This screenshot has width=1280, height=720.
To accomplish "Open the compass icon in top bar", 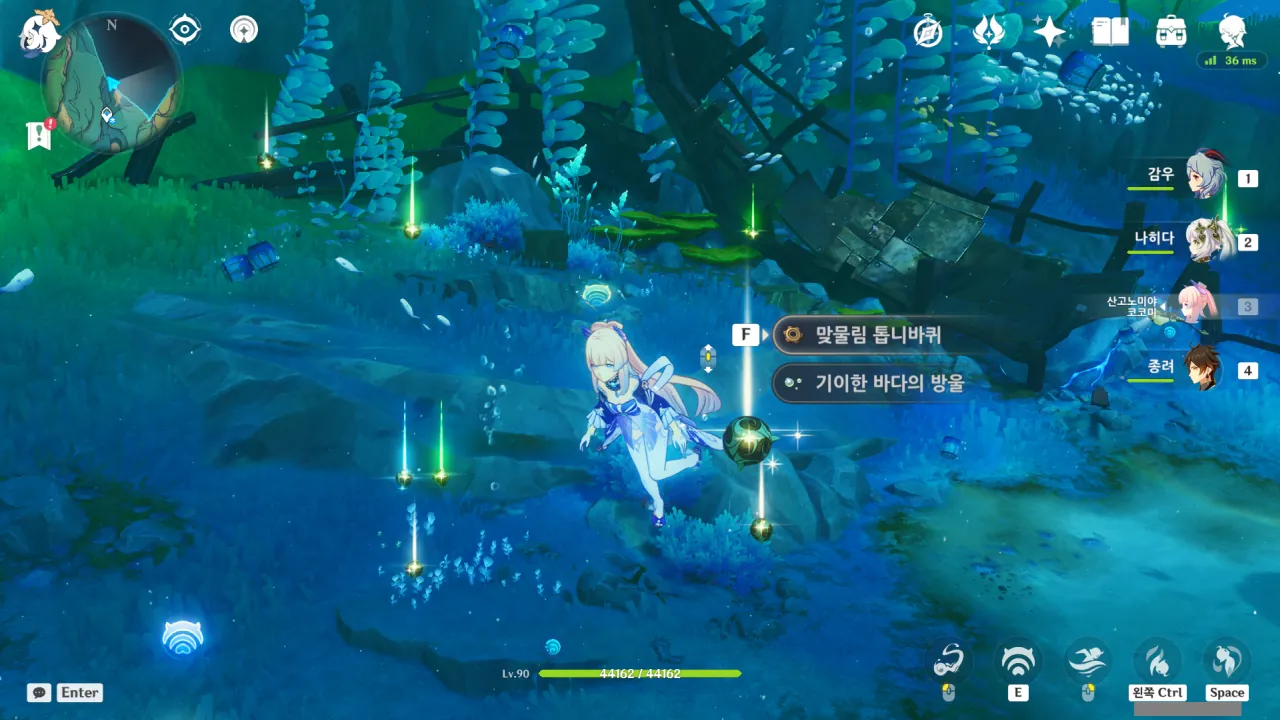I will [928, 32].
